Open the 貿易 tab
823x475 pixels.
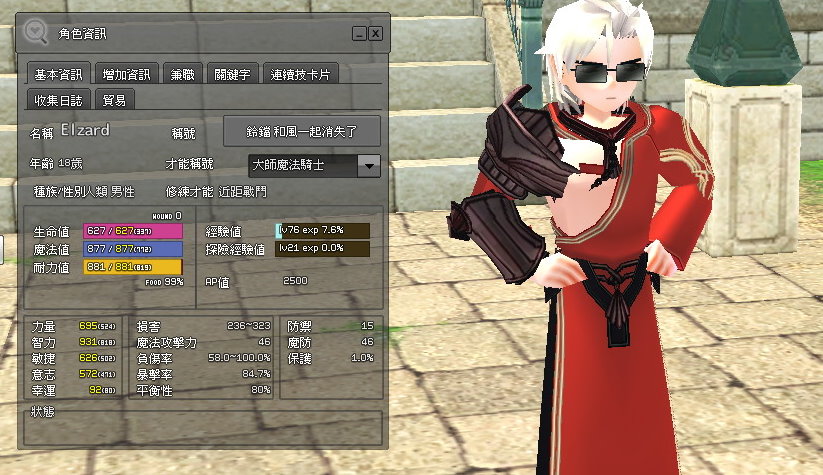pos(115,99)
